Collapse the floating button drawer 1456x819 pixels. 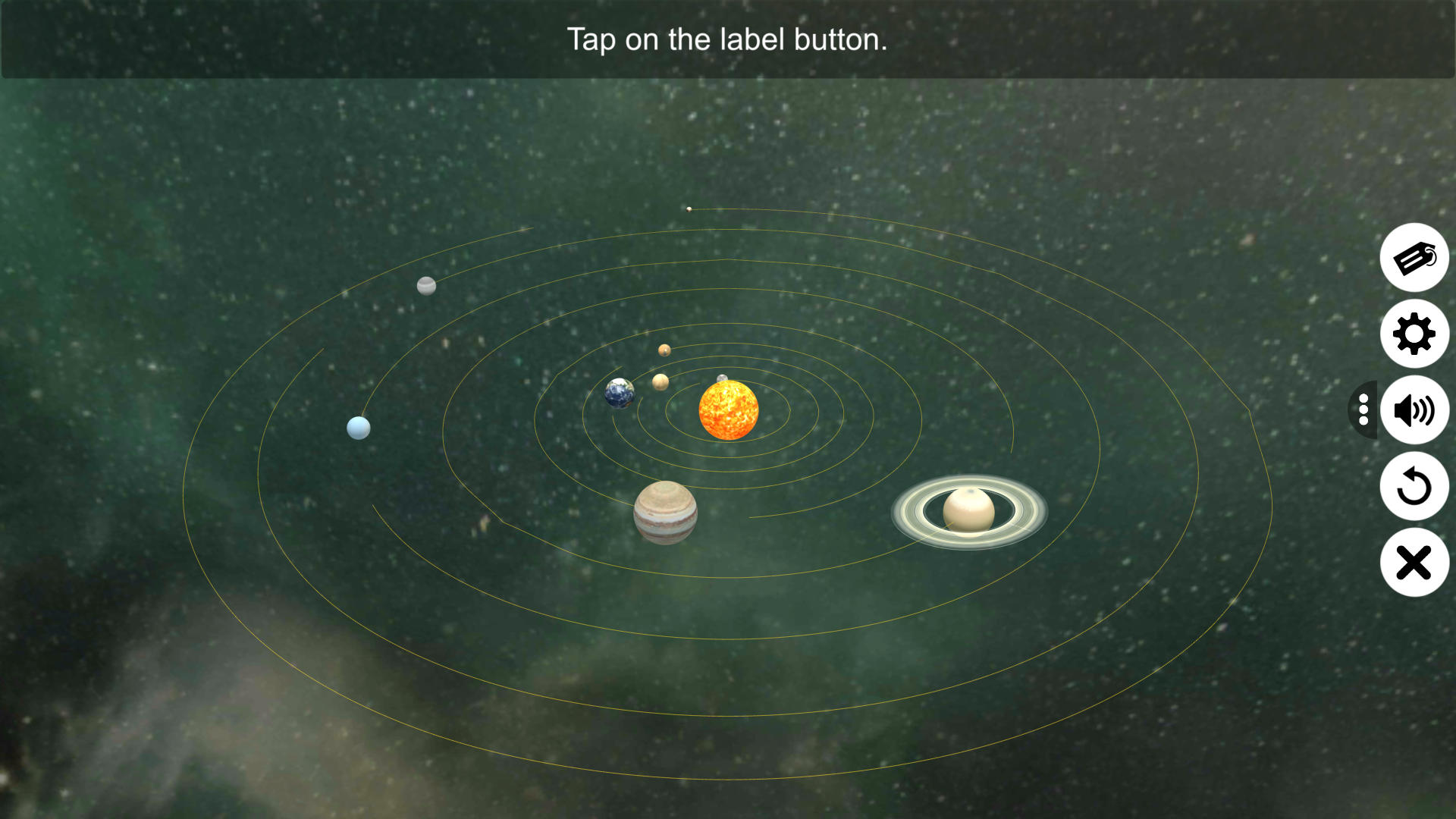click(1363, 410)
